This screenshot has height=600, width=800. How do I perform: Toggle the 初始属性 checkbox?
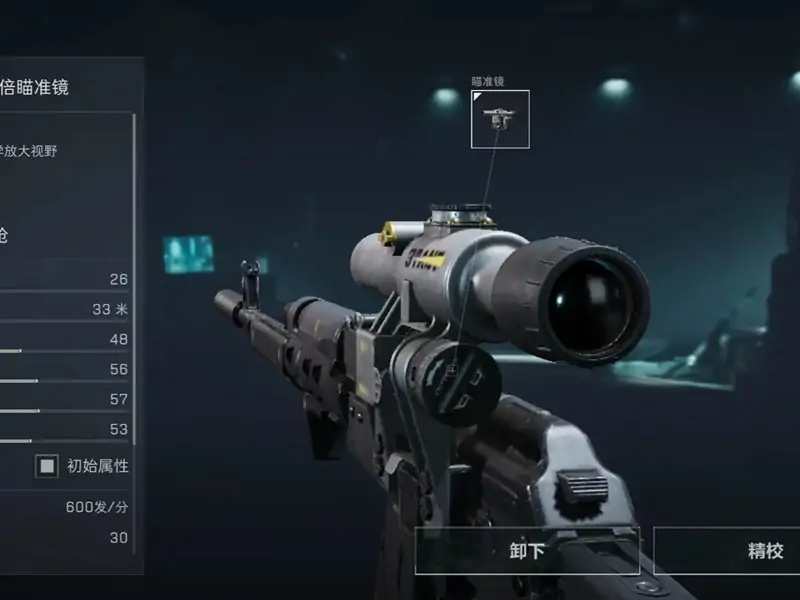47,466
